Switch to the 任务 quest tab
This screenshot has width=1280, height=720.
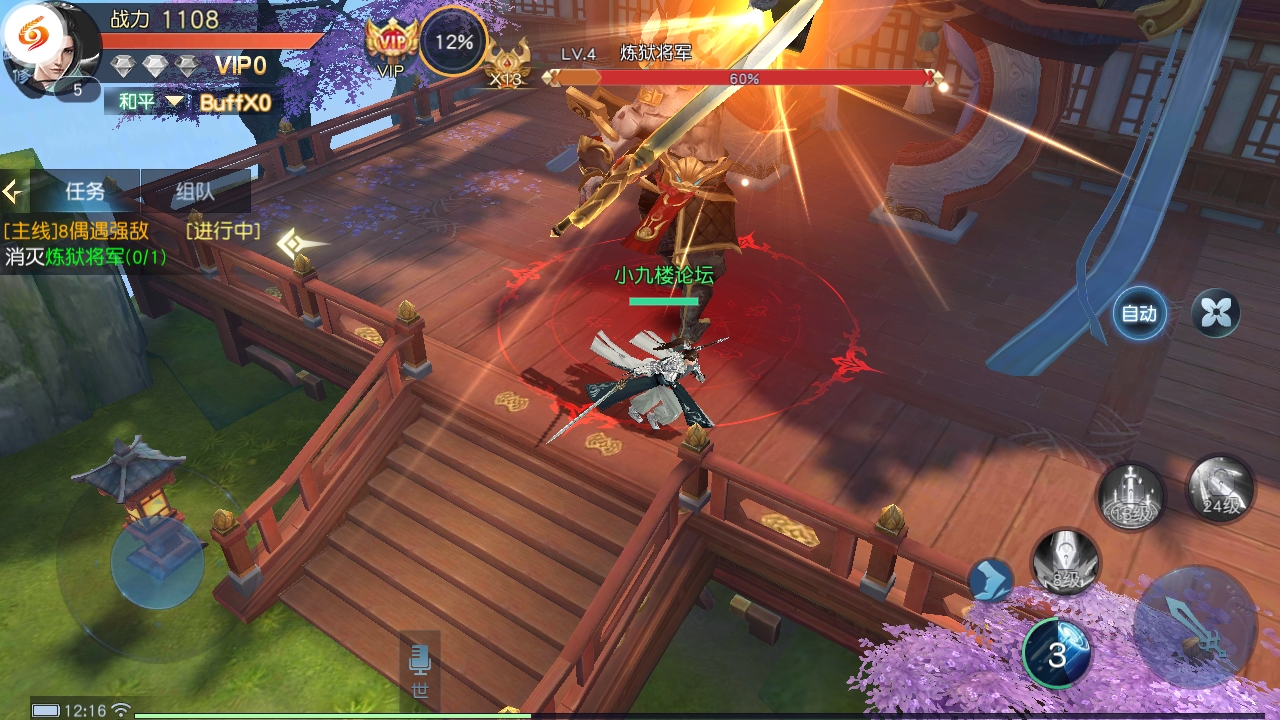(x=85, y=191)
